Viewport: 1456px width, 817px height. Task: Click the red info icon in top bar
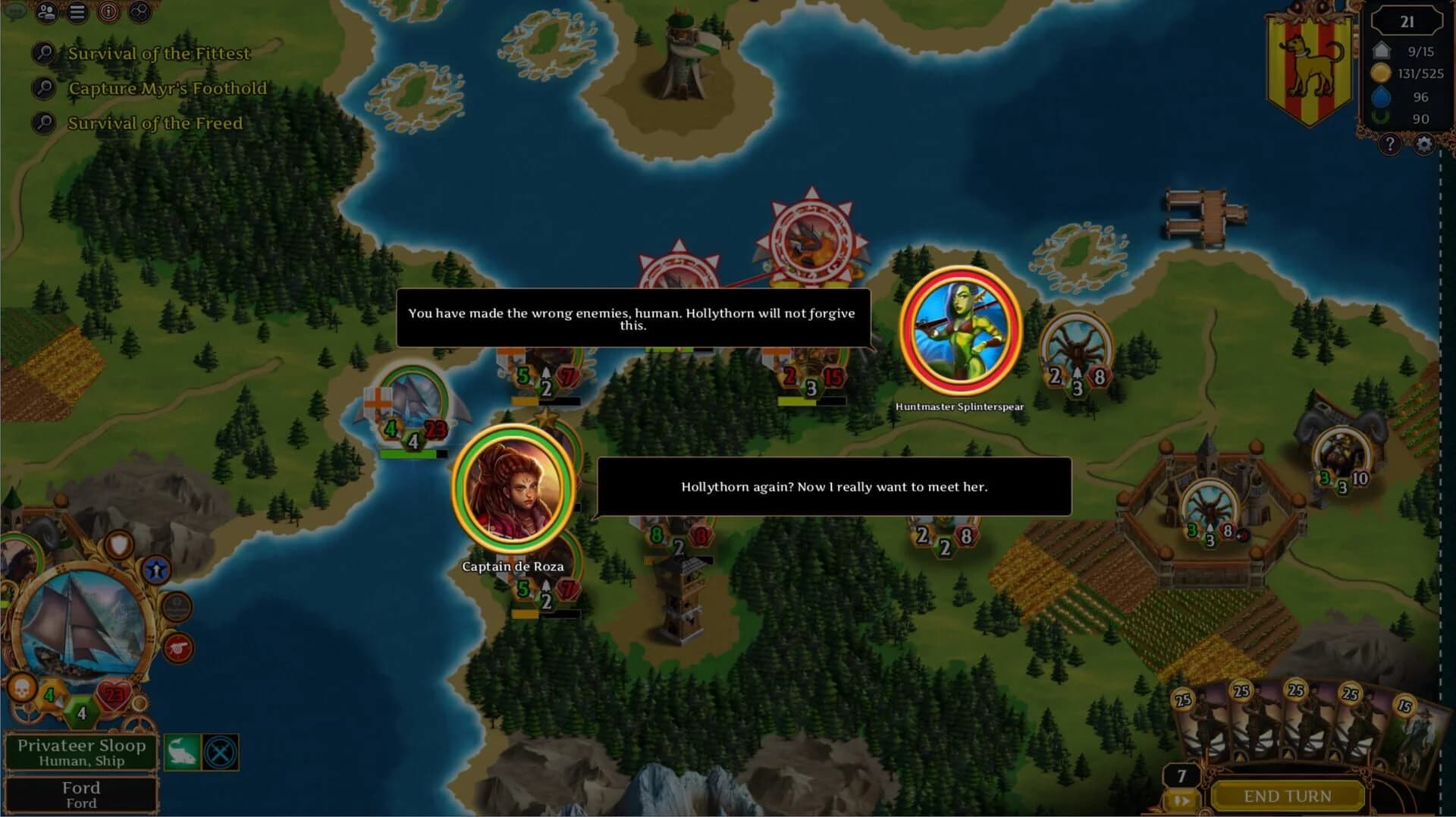pos(108,12)
